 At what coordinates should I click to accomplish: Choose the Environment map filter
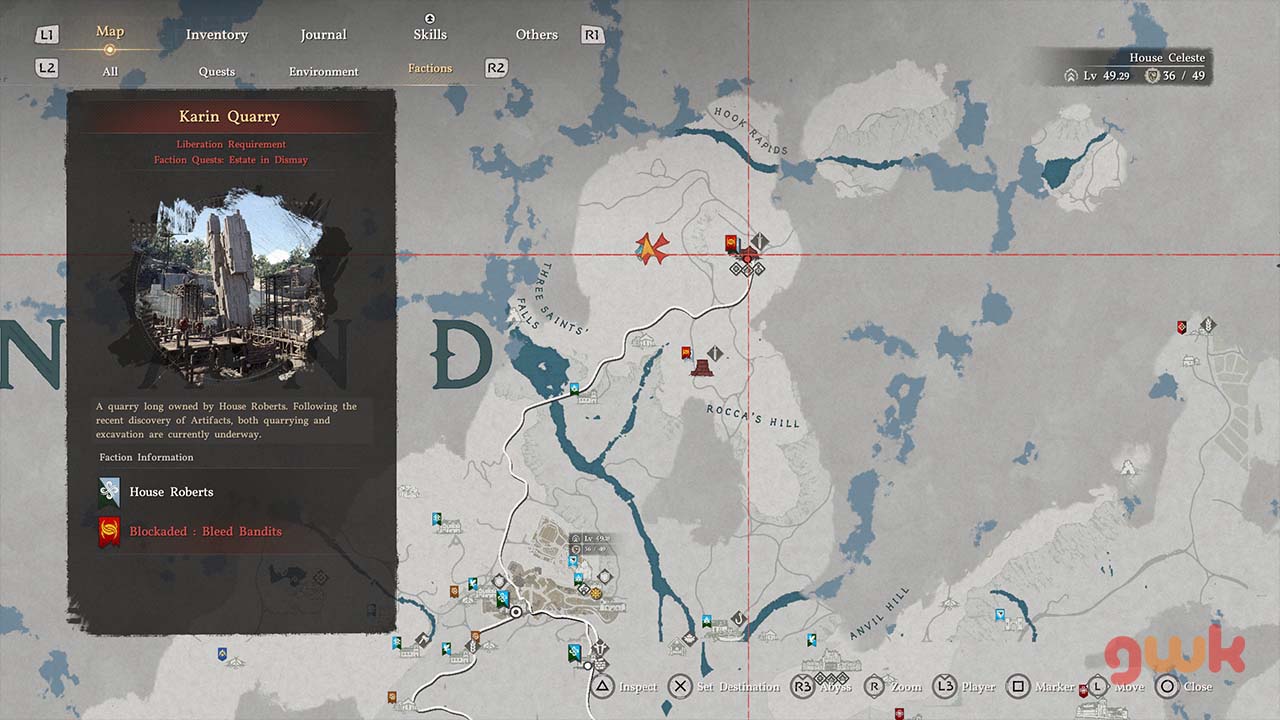pos(323,71)
